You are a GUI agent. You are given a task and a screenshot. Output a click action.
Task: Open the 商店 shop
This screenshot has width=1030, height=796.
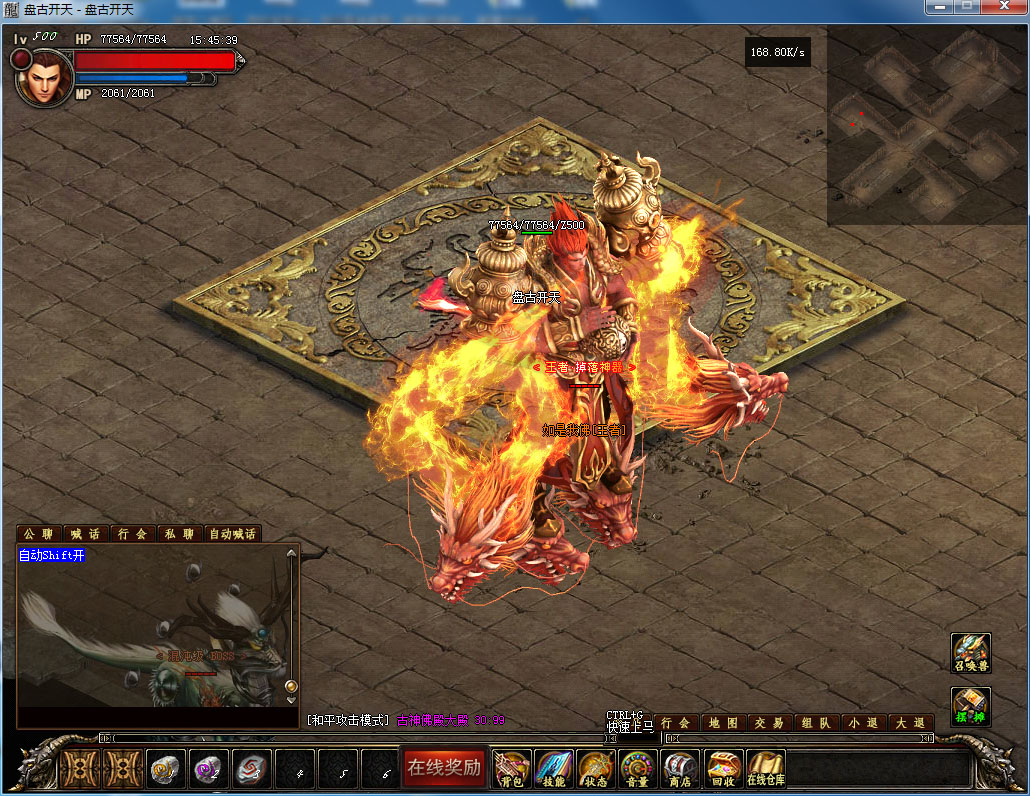coord(680,769)
